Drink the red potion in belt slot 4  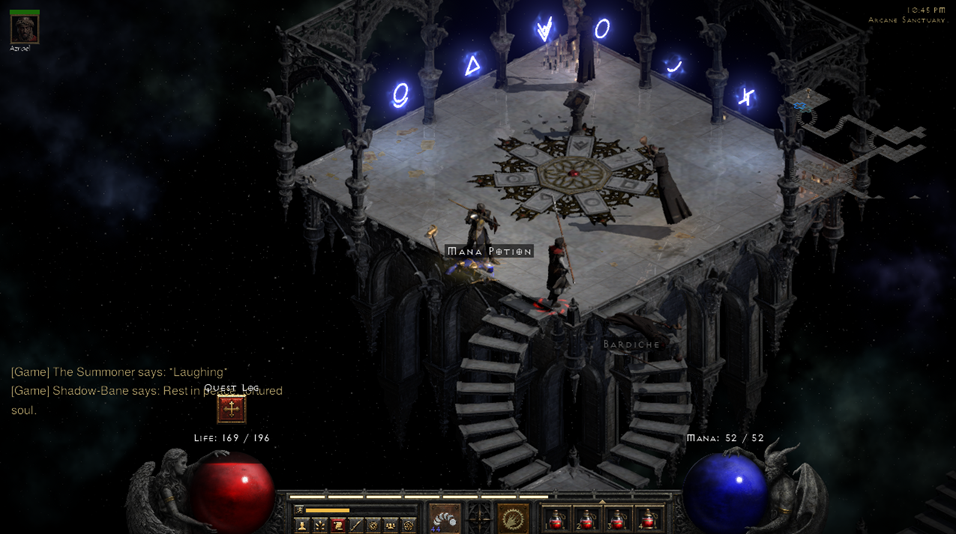(x=649, y=518)
